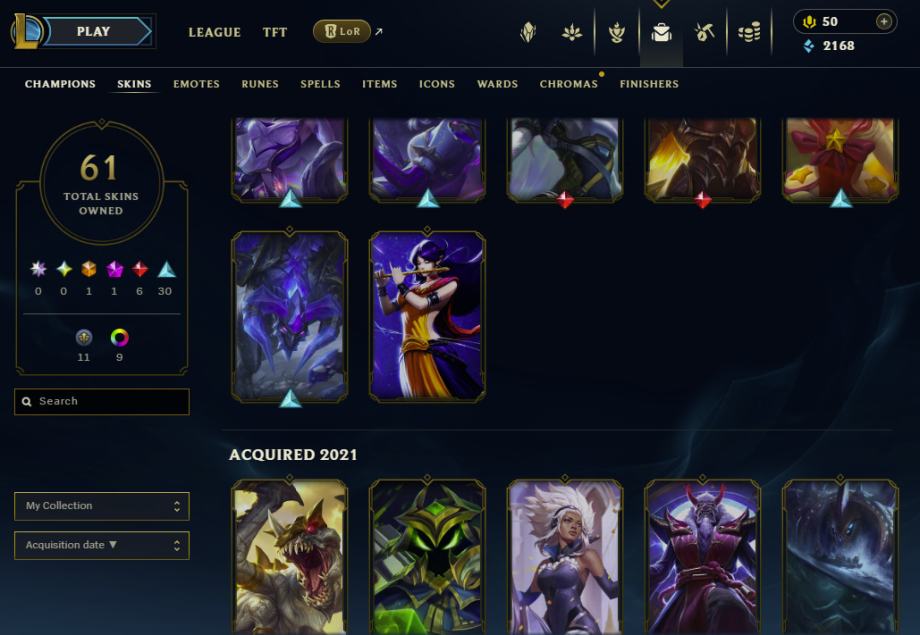Select the Items tab
Image resolution: width=920 pixels, height=635 pixels.
point(379,84)
